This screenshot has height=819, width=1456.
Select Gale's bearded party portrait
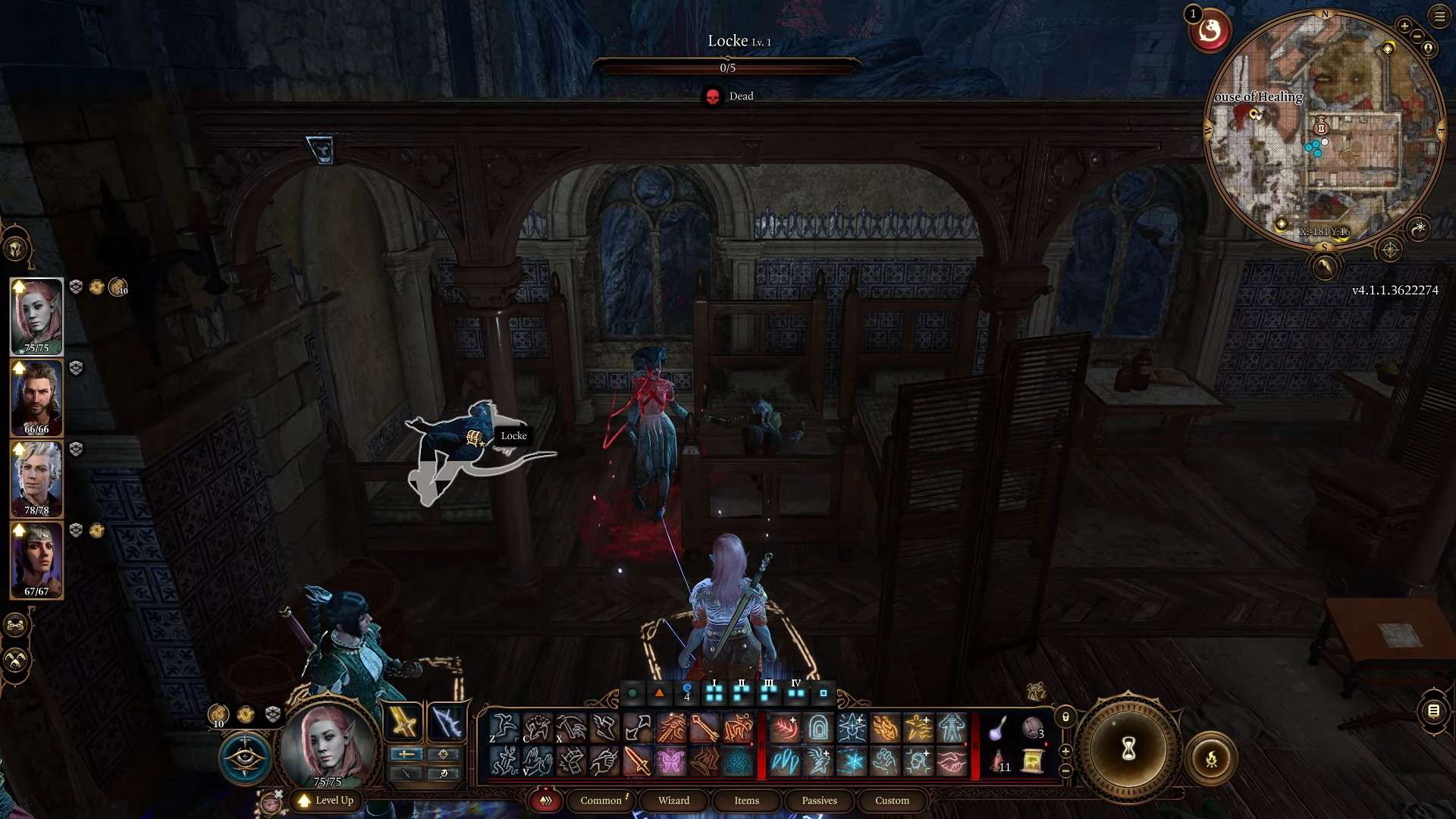36,397
